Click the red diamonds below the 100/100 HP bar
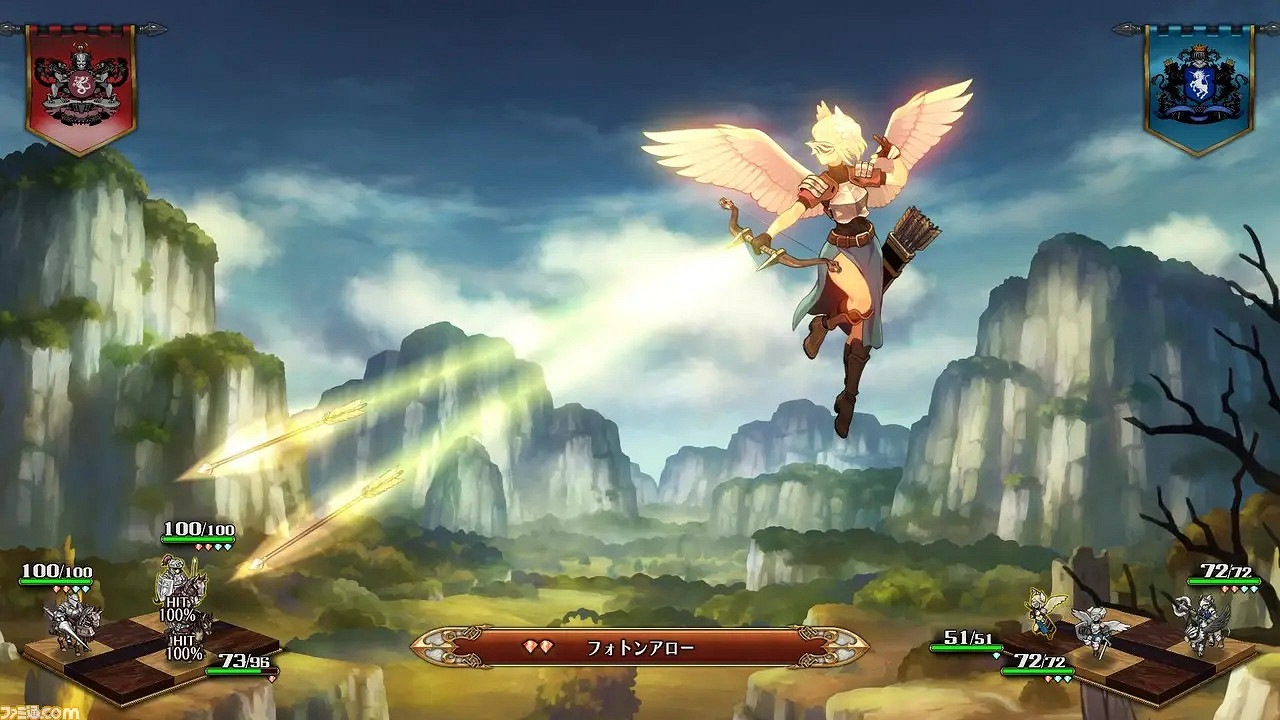This screenshot has width=1280, height=720. [62, 590]
